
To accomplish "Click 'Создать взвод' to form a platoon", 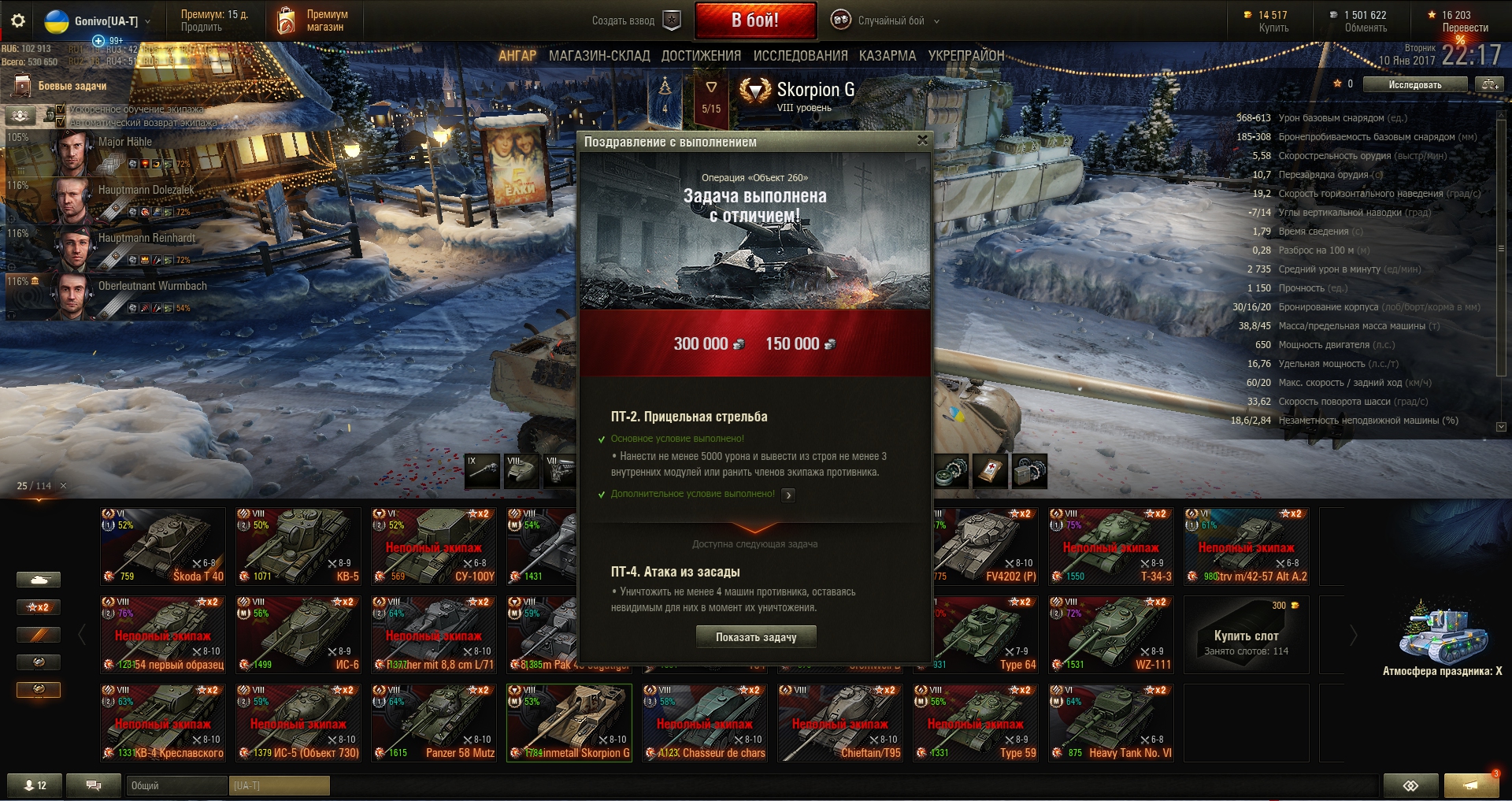I will click(x=635, y=21).
